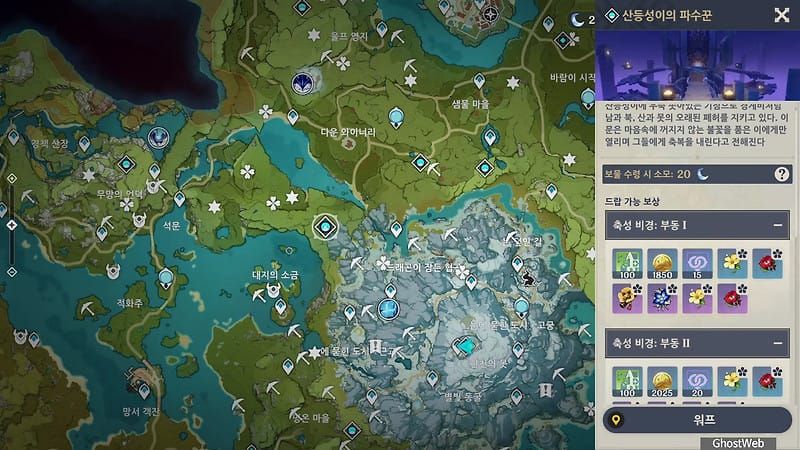Viewport: 800px width, 450px height.
Task: View the 15 companionship EXP reward icon
Action: (x=697, y=264)
